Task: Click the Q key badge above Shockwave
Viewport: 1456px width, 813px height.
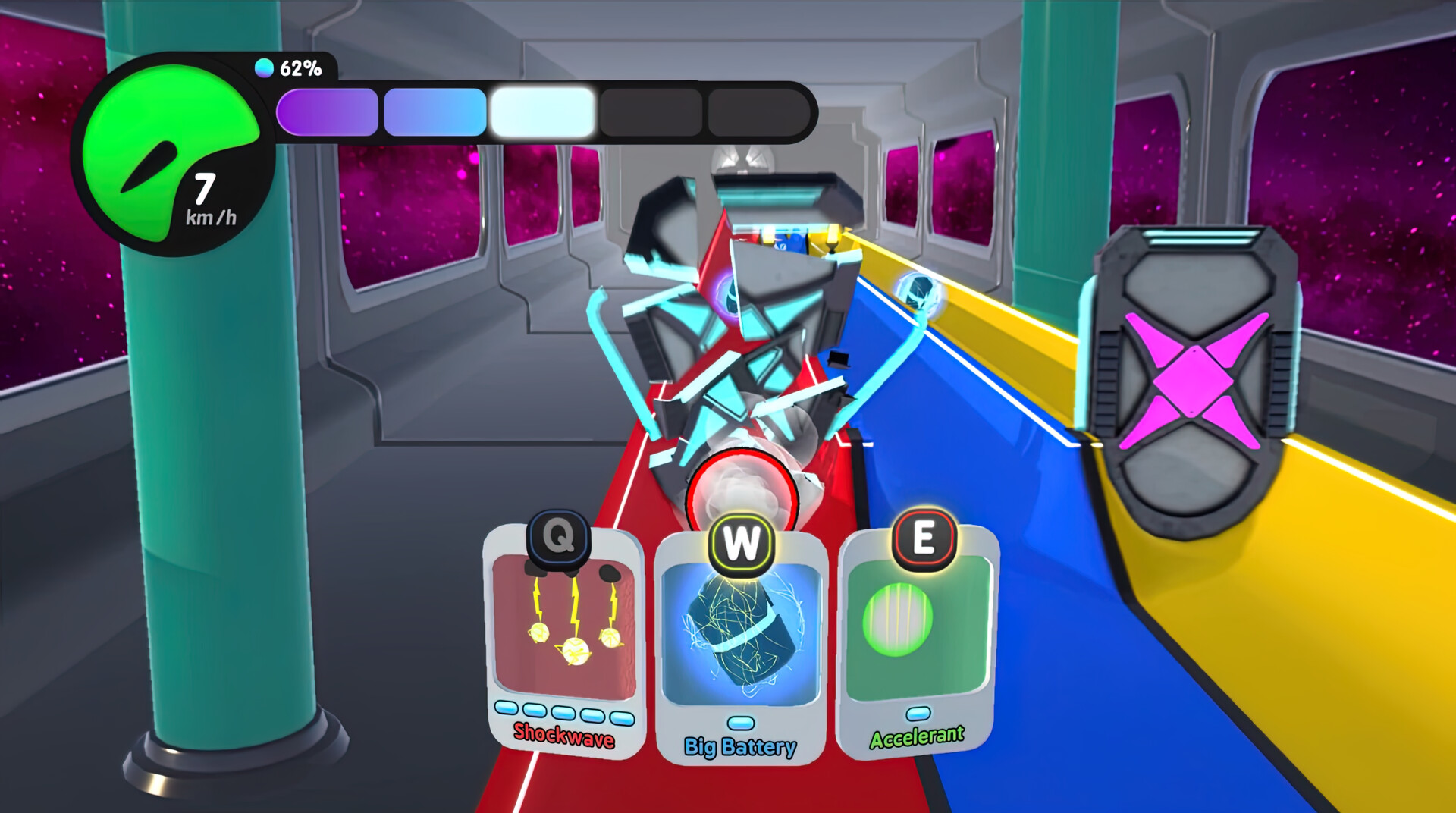Action: pos(557,538)
